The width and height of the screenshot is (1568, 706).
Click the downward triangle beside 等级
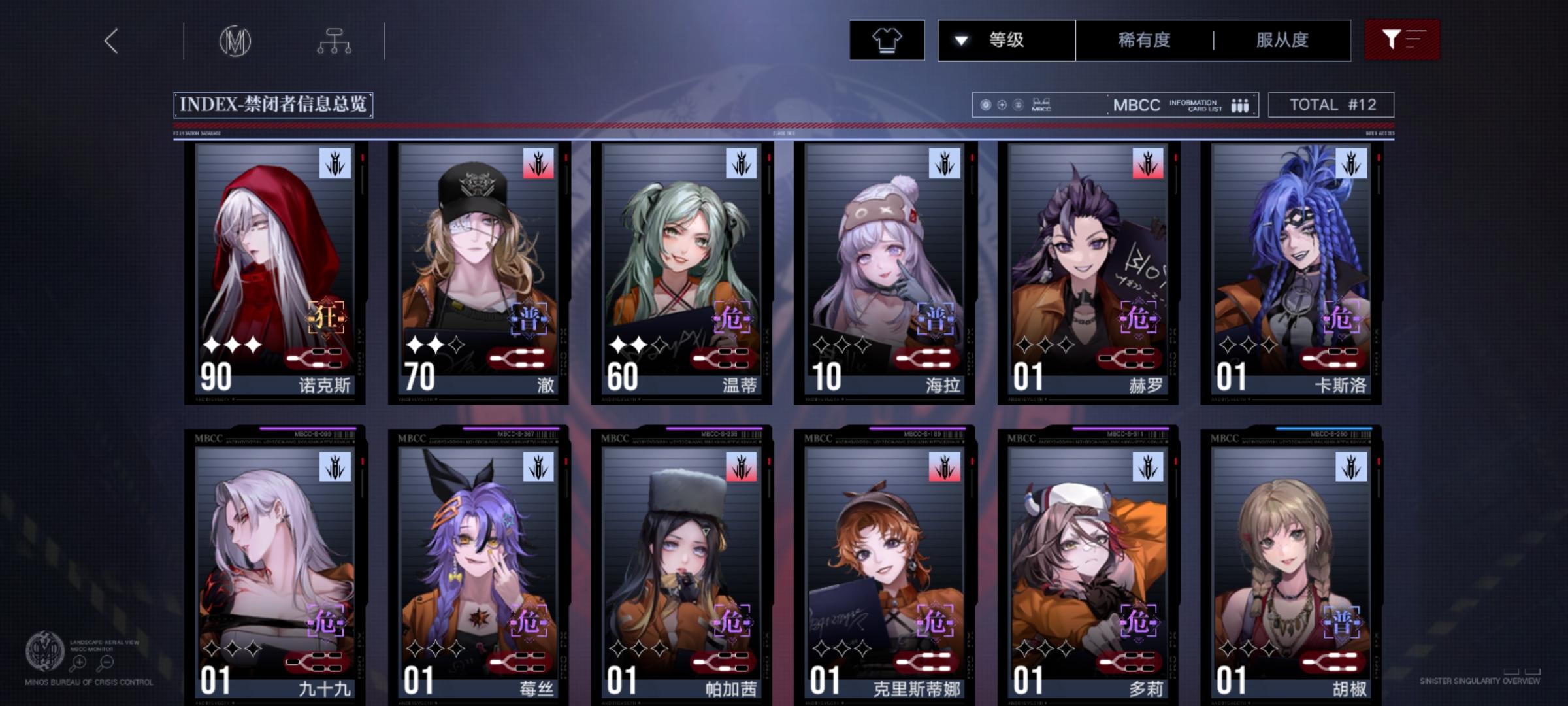click(960, 39)
